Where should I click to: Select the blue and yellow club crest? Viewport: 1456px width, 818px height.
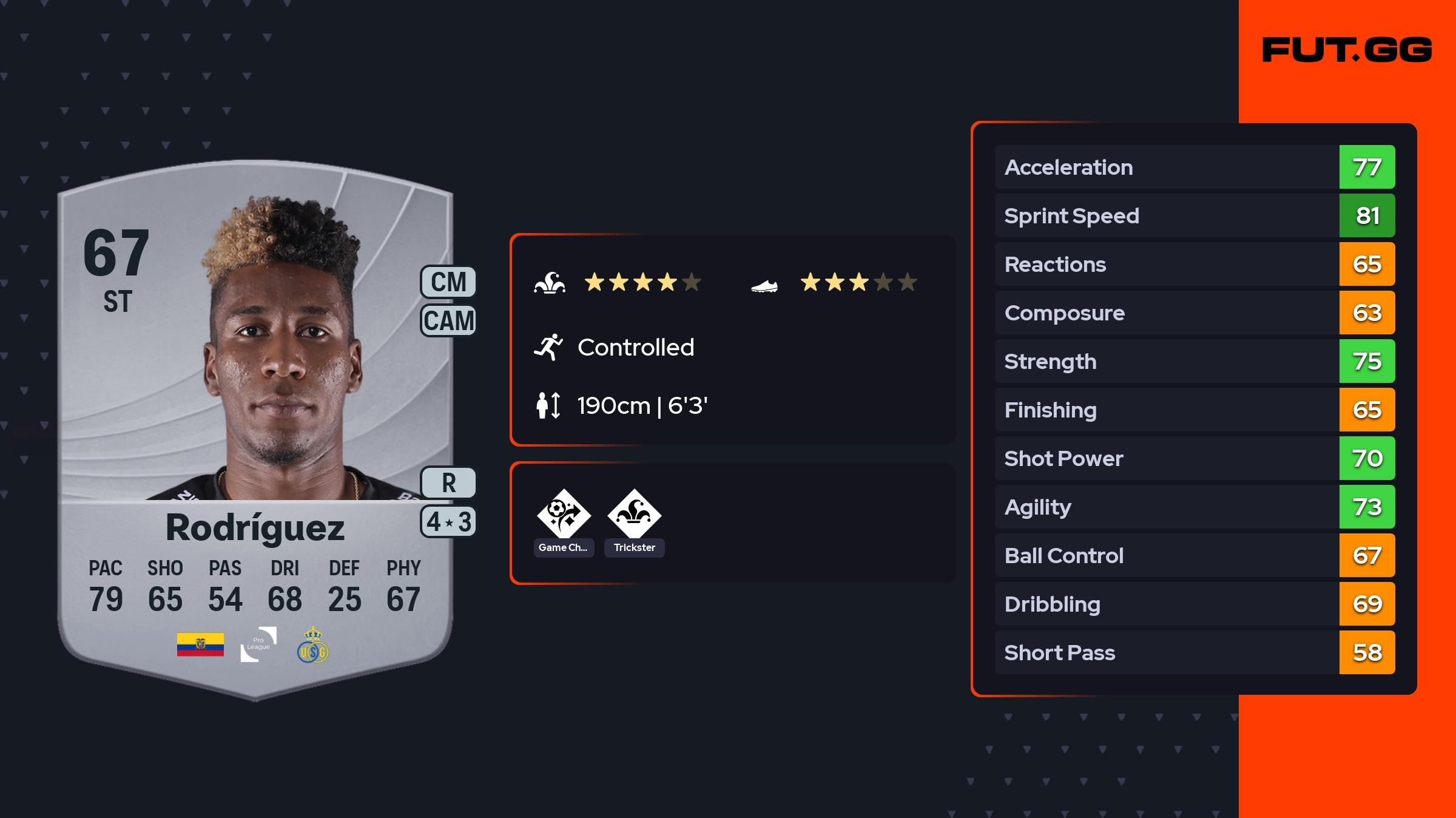[312, 646]
